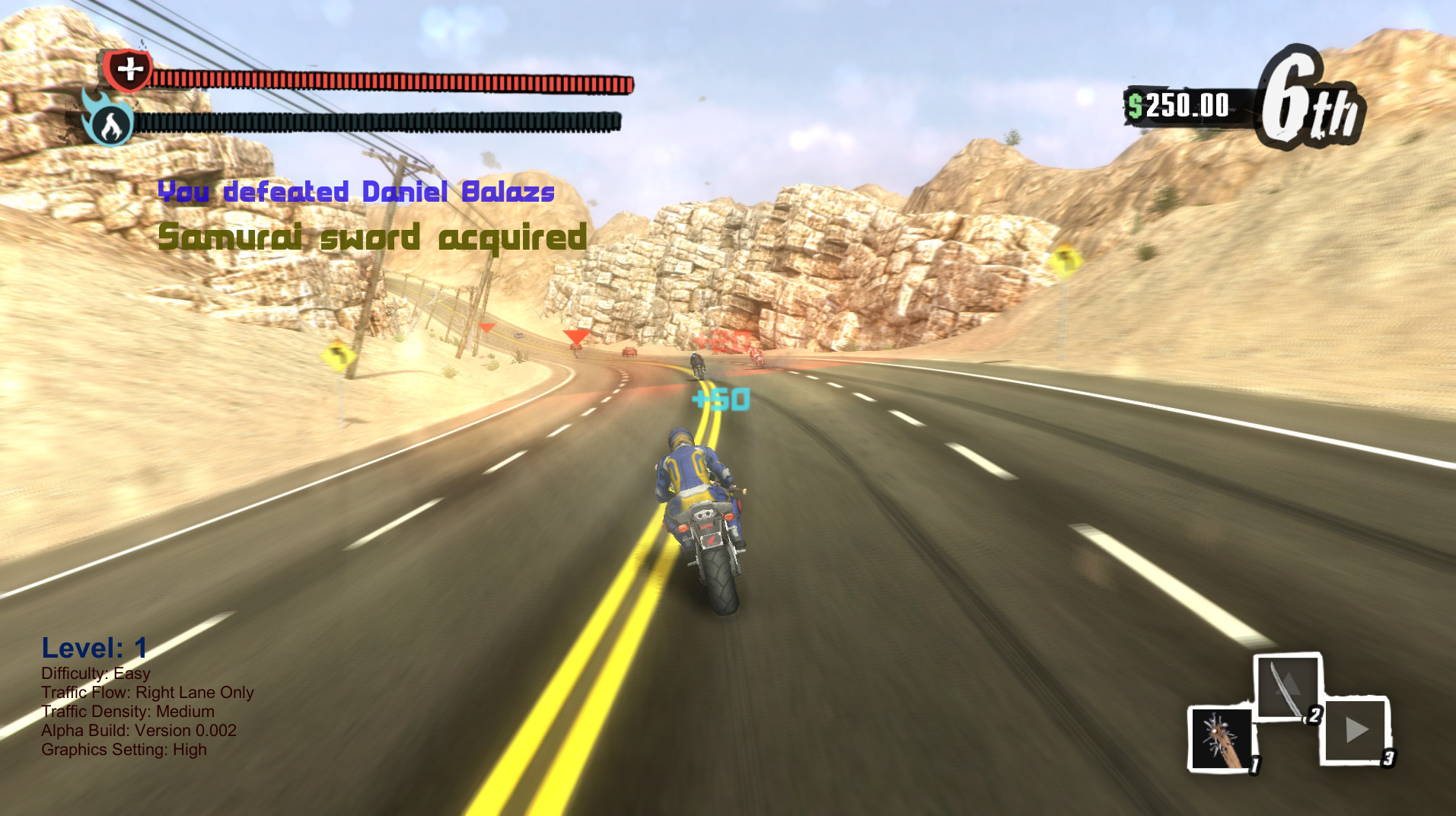Screen dimensions: 1456x816
Task: Expand the Graphics Setting: High option
Action: [x=124, y=750]
